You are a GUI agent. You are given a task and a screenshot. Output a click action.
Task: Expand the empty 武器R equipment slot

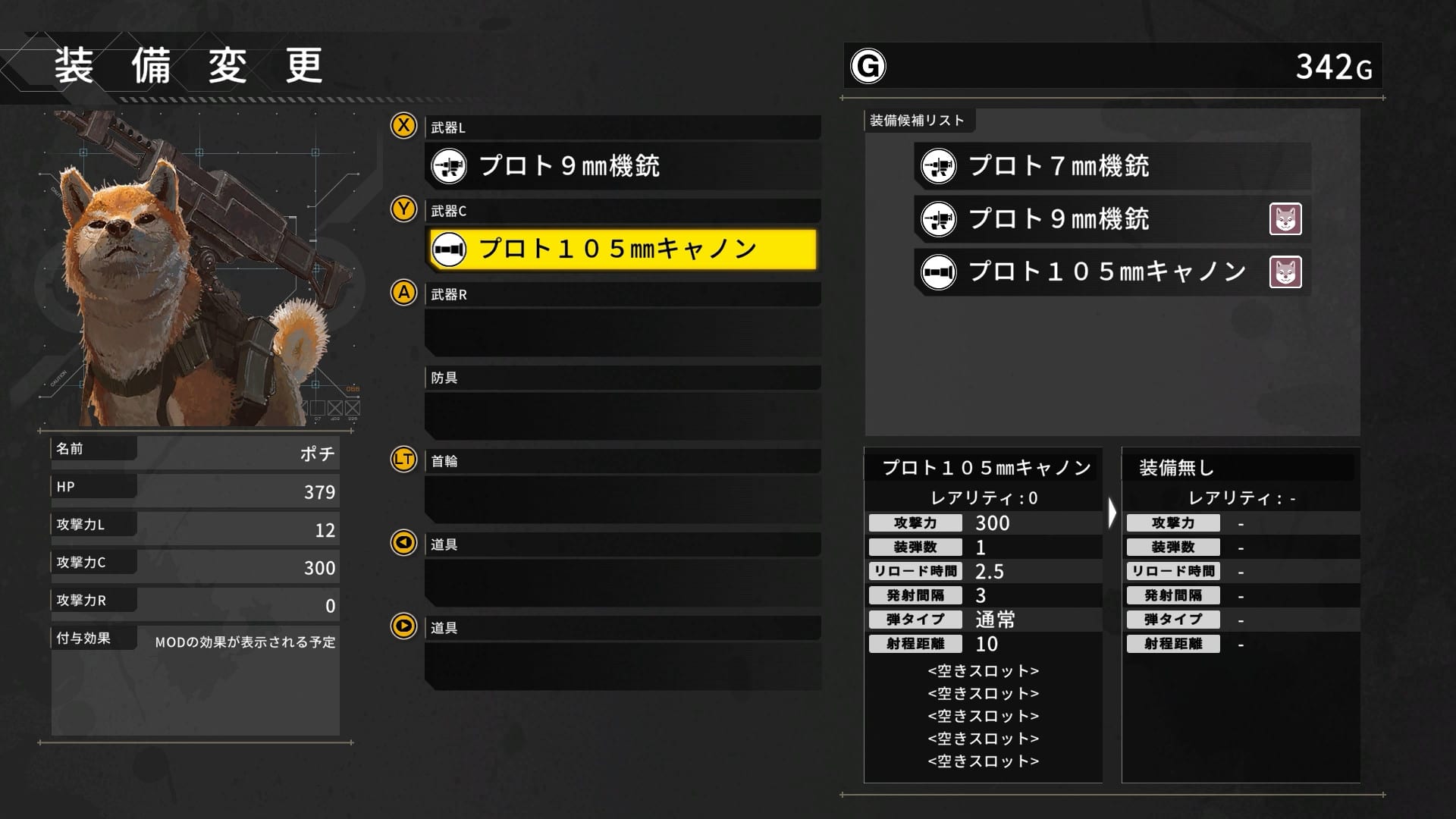(x=622, y=332)
